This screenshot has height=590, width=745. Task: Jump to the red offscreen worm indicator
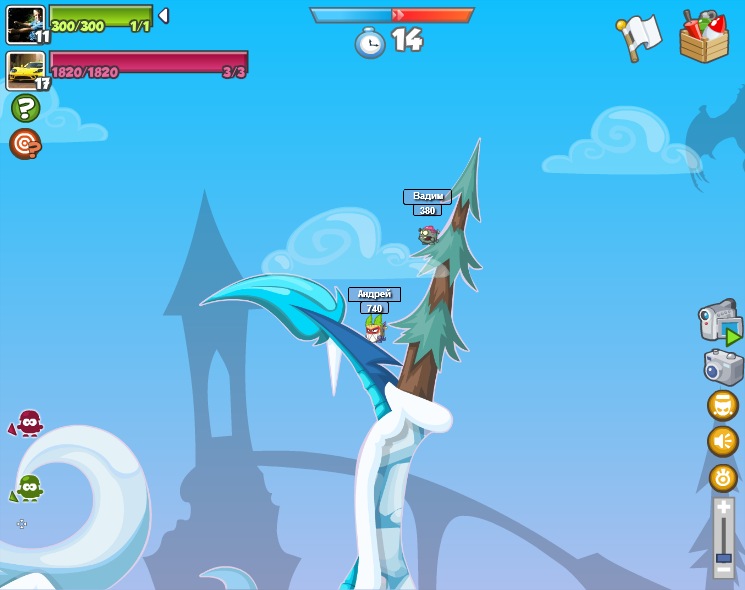[27, 423]
